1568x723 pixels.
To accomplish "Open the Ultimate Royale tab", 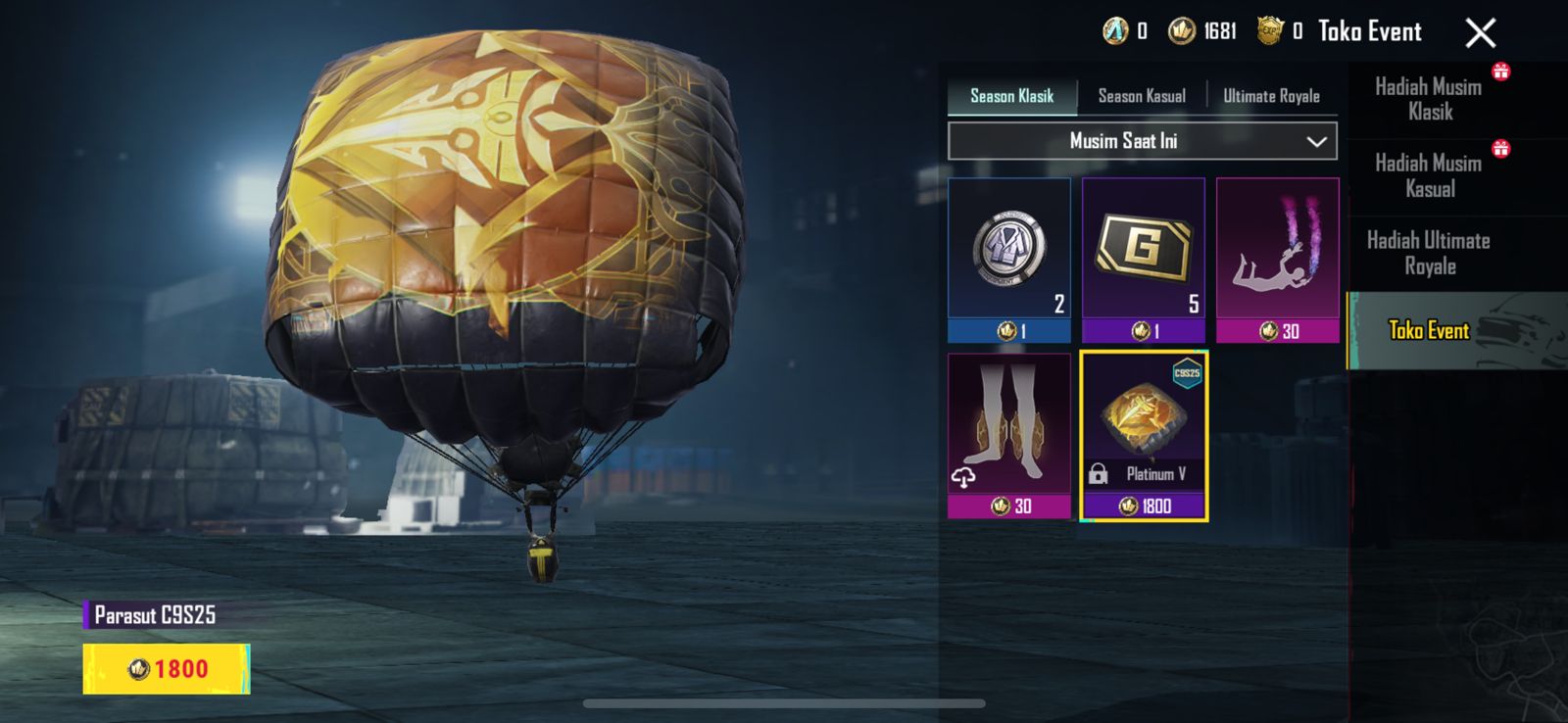I will [x=1271, y=96].
